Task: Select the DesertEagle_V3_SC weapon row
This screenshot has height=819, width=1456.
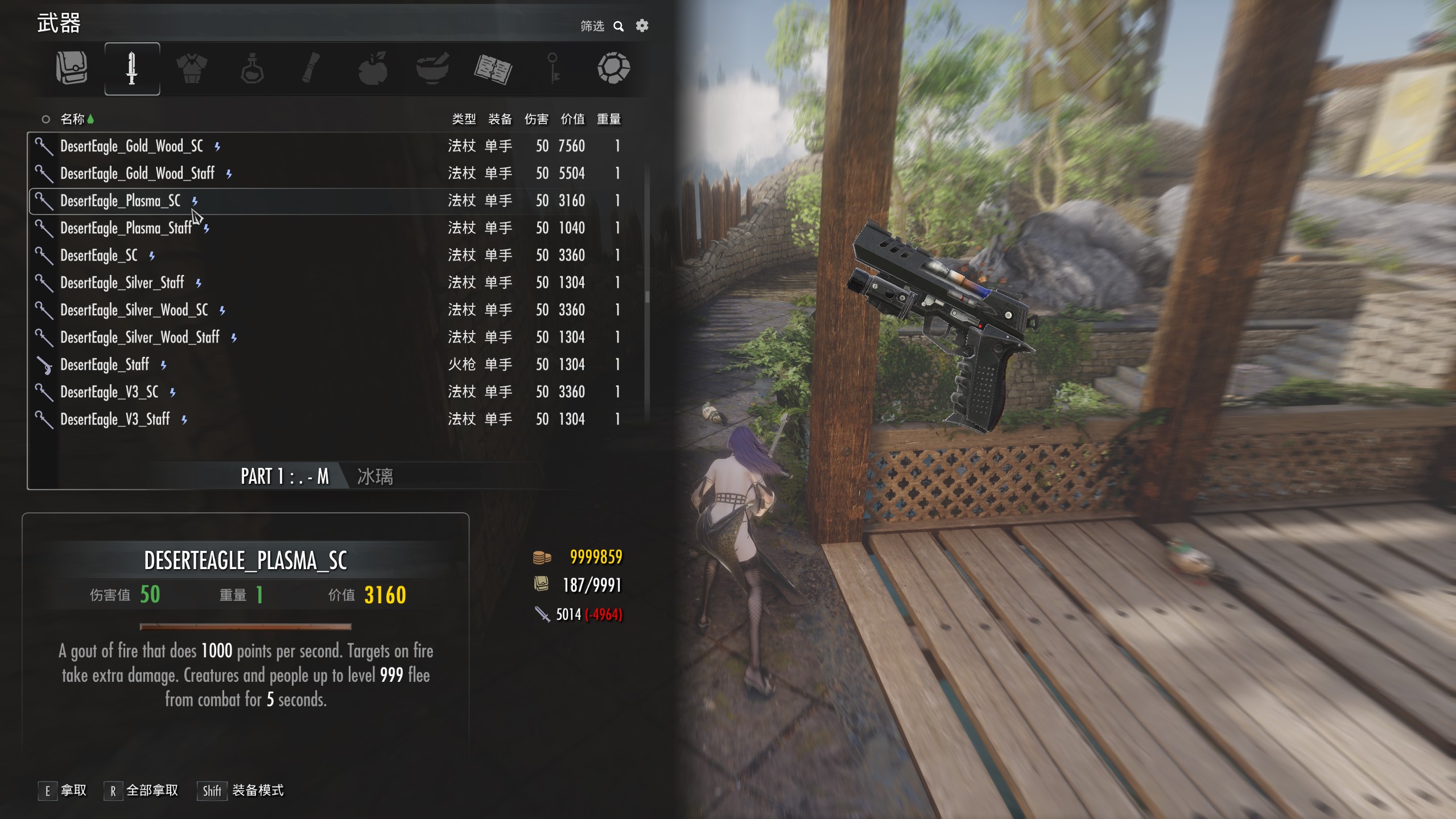Action: click(109, 392)
